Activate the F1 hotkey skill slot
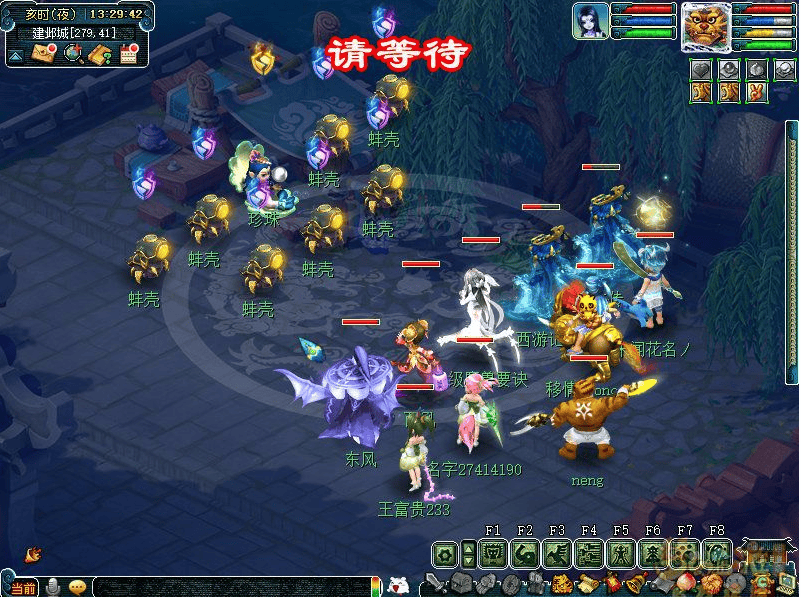Viewport: 801px width, 597px height. coord(493,553)
